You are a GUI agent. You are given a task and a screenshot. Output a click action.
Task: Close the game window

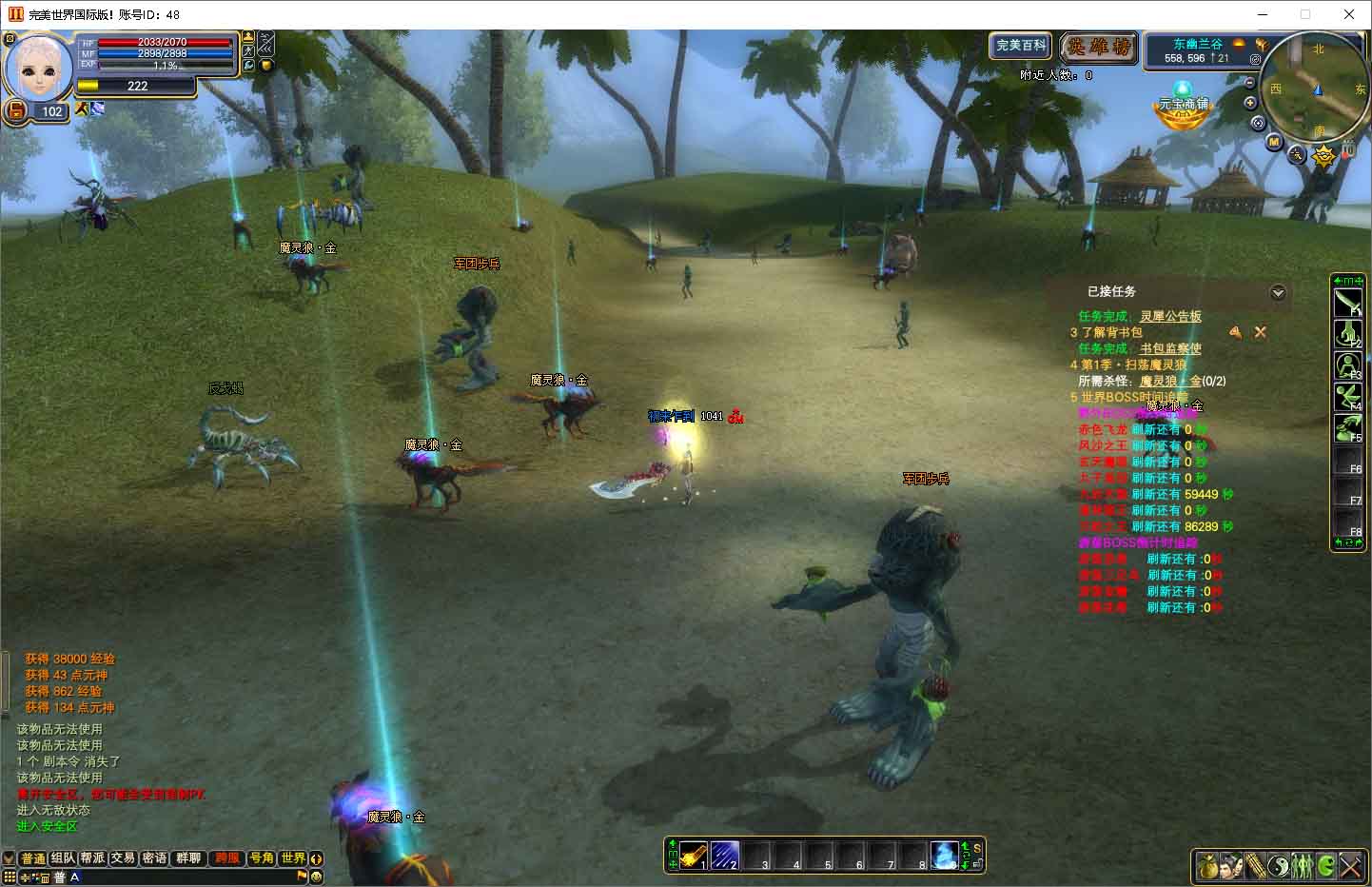click(x=1348, y=14)
